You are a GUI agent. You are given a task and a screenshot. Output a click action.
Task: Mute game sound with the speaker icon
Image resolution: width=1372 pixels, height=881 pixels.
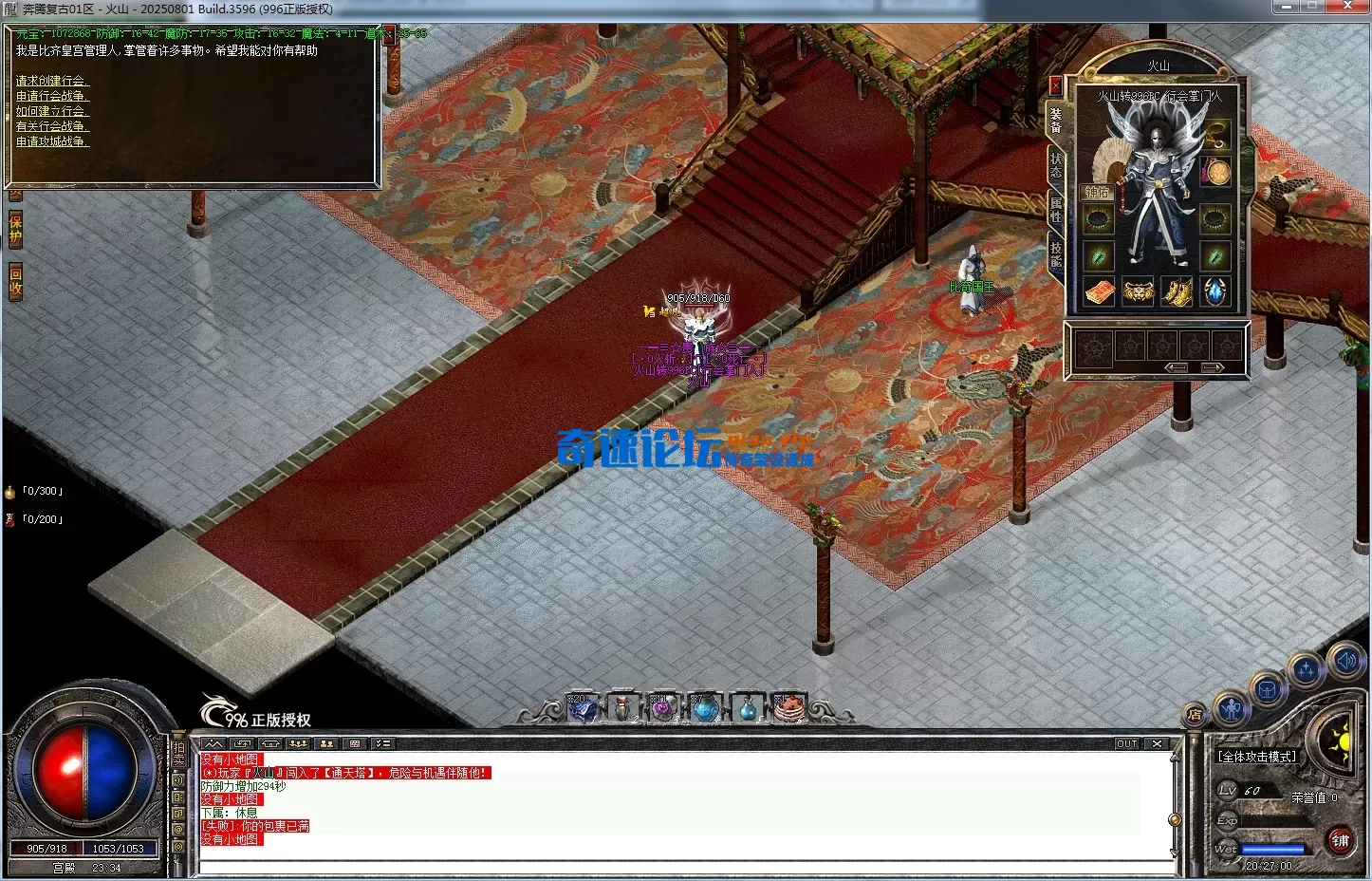point(1345,661)
